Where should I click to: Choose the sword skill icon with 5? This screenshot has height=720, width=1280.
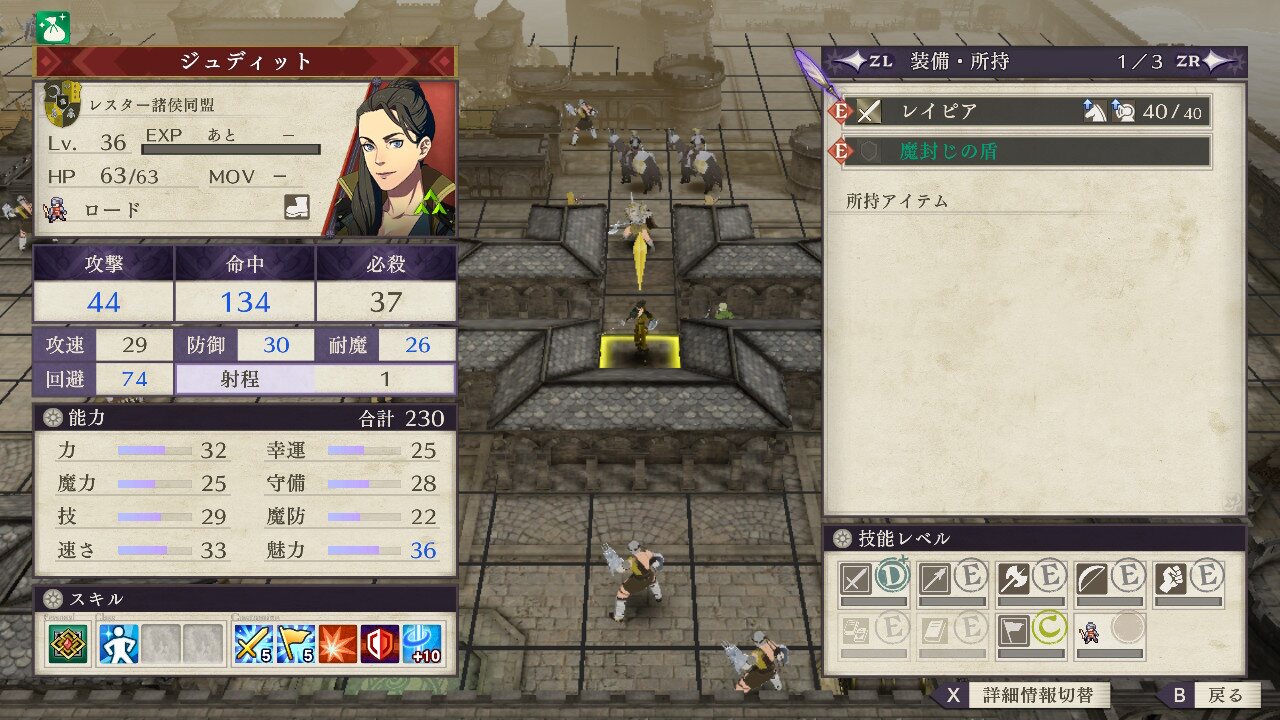coord(252,645)
